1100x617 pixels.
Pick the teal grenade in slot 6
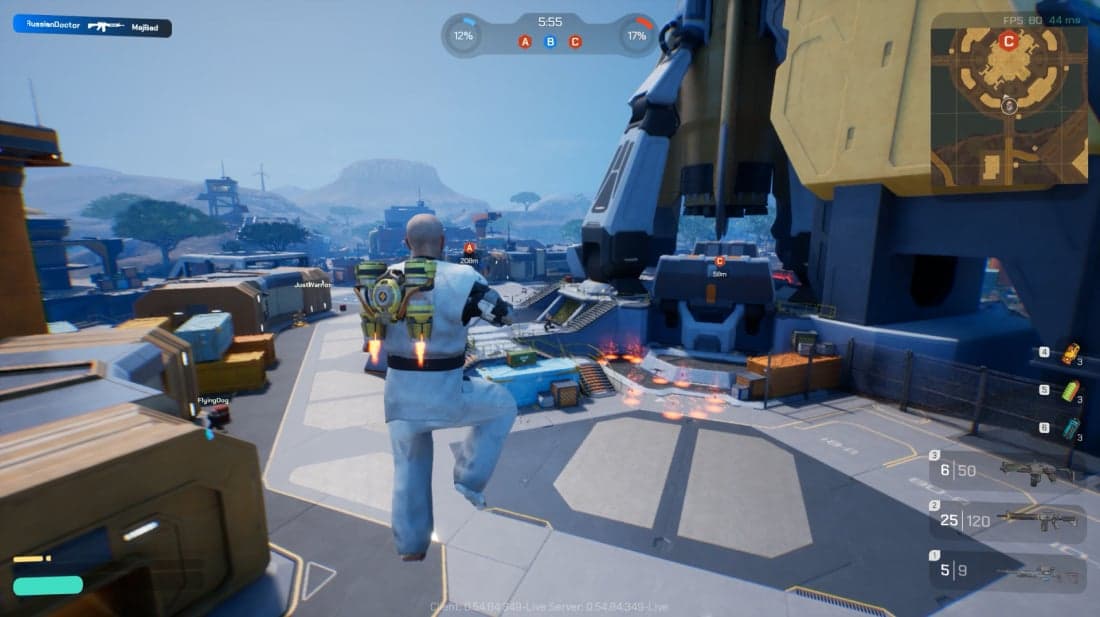(x=1071, y=428)
